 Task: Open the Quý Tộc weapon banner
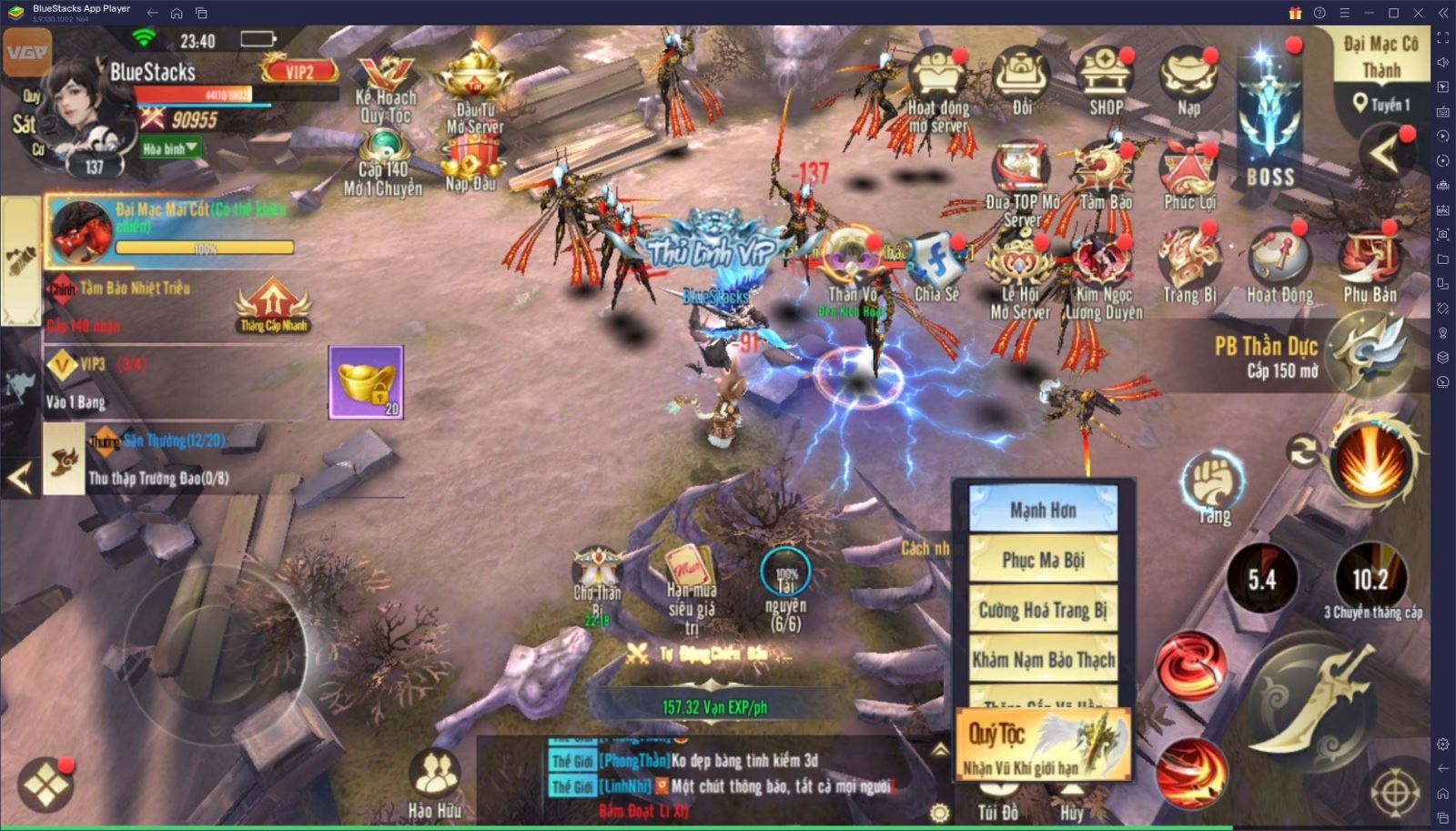pos(1044,745)
